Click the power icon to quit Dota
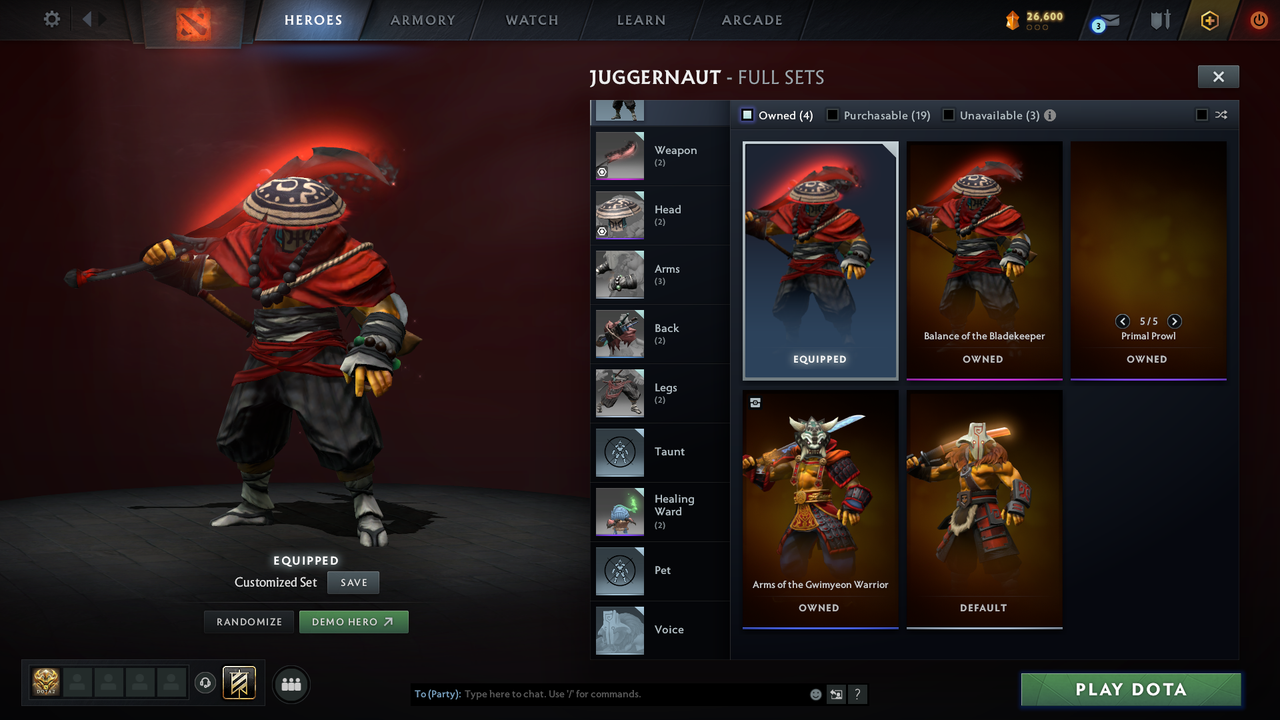Viewport: 1280px width, 720px height. click(1258, 20)
